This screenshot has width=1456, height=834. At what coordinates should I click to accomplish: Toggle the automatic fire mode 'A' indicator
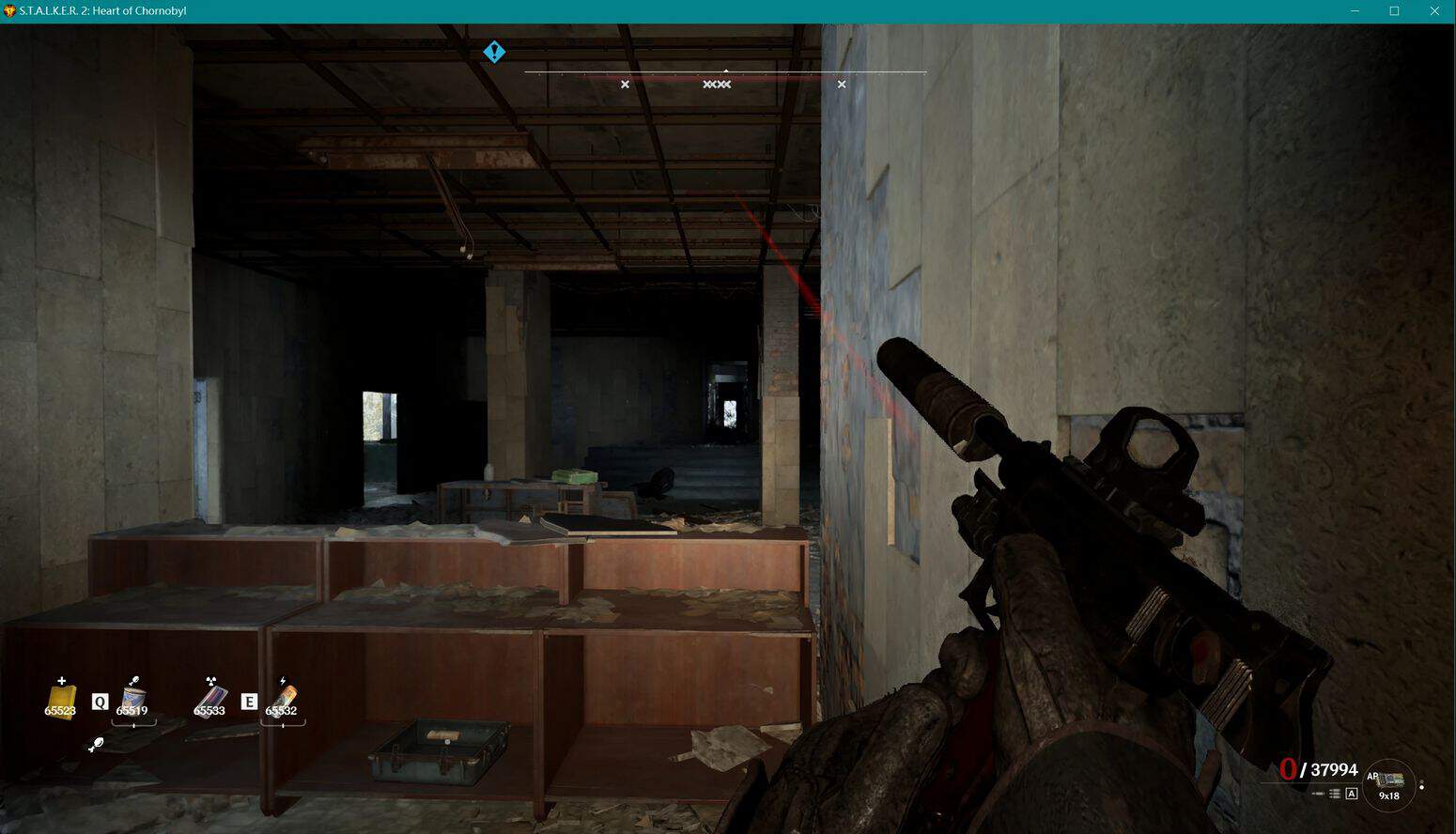pyautogui.click(x=1352, y=794)
